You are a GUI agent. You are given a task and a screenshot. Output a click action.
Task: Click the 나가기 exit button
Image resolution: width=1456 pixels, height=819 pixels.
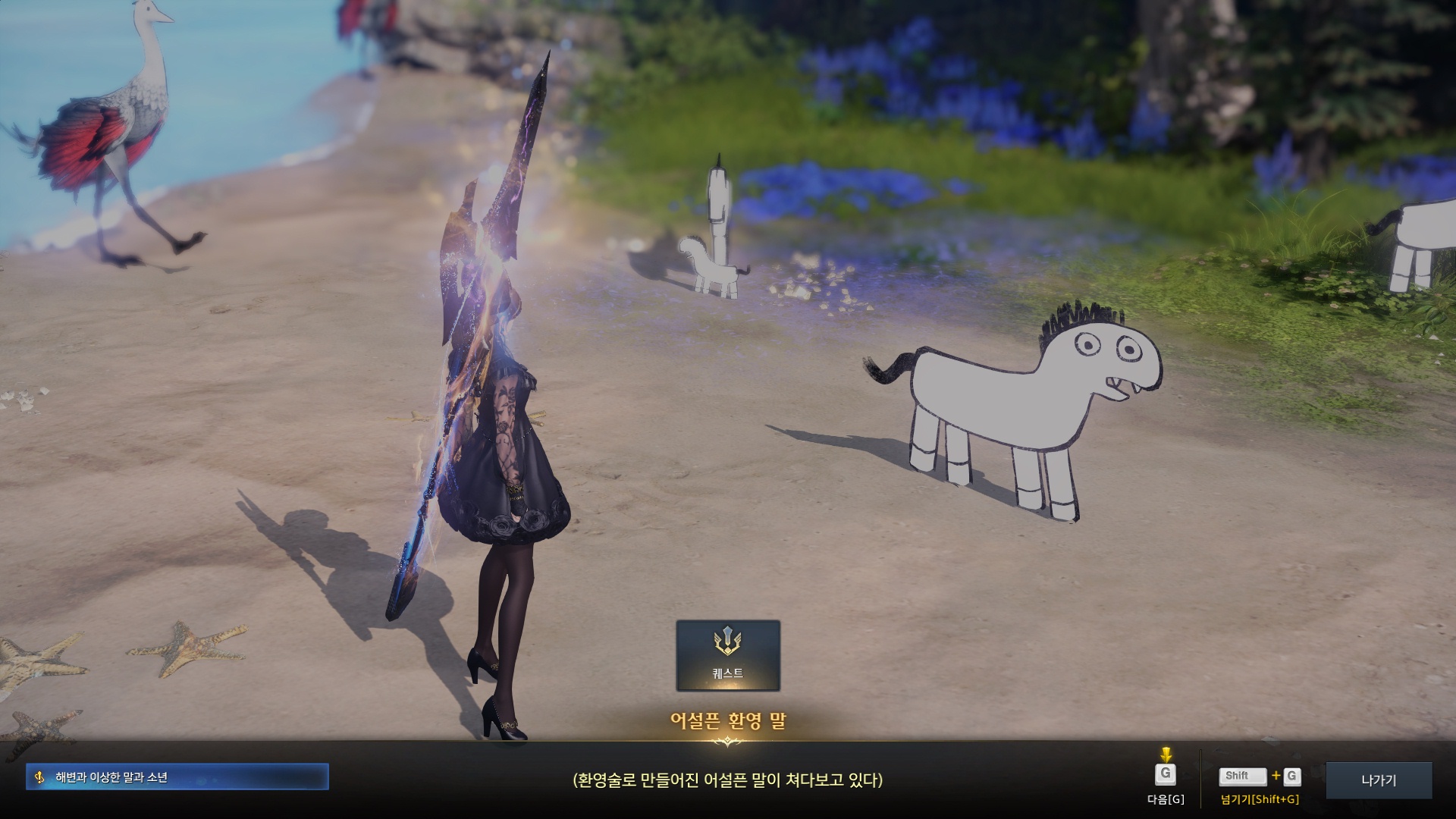click(x=1378, y=780)
